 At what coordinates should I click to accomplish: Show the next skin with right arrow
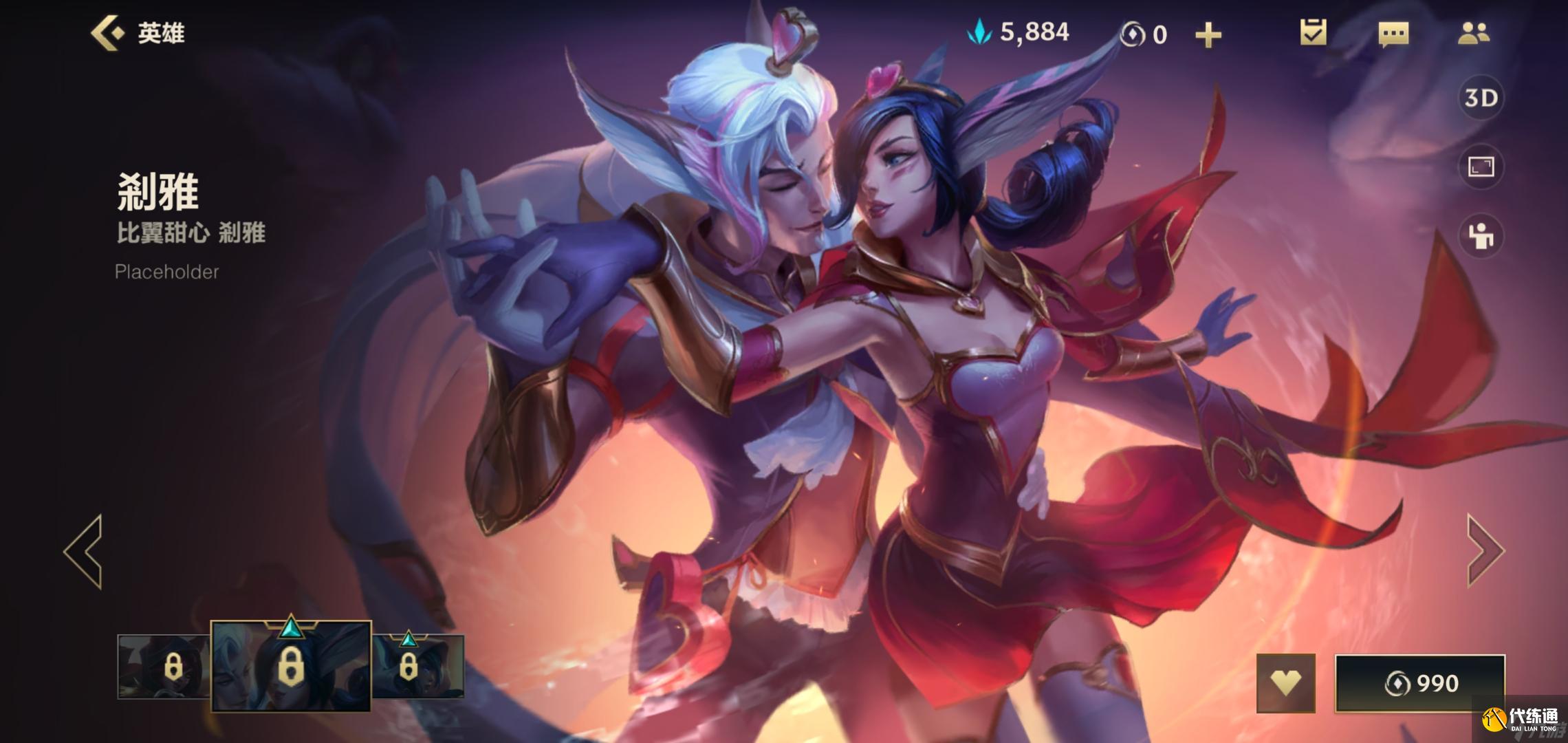(1485, 551)
